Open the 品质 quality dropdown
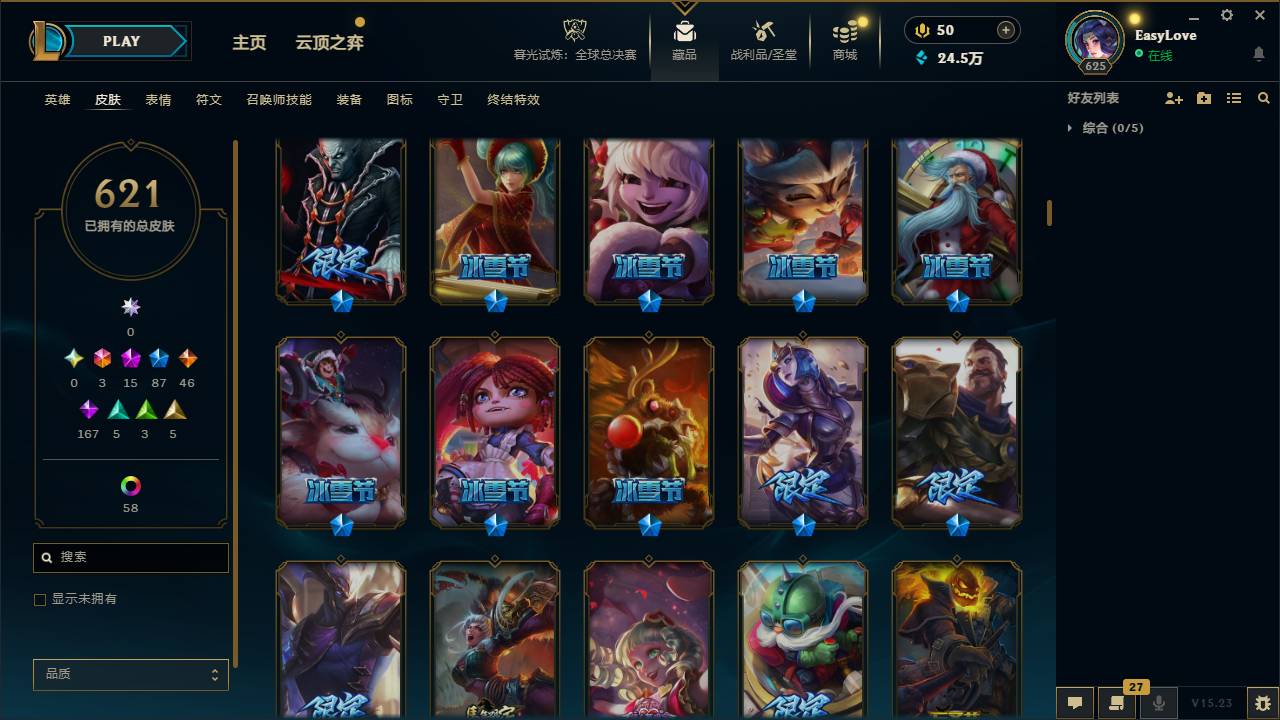 pos(130,674)
